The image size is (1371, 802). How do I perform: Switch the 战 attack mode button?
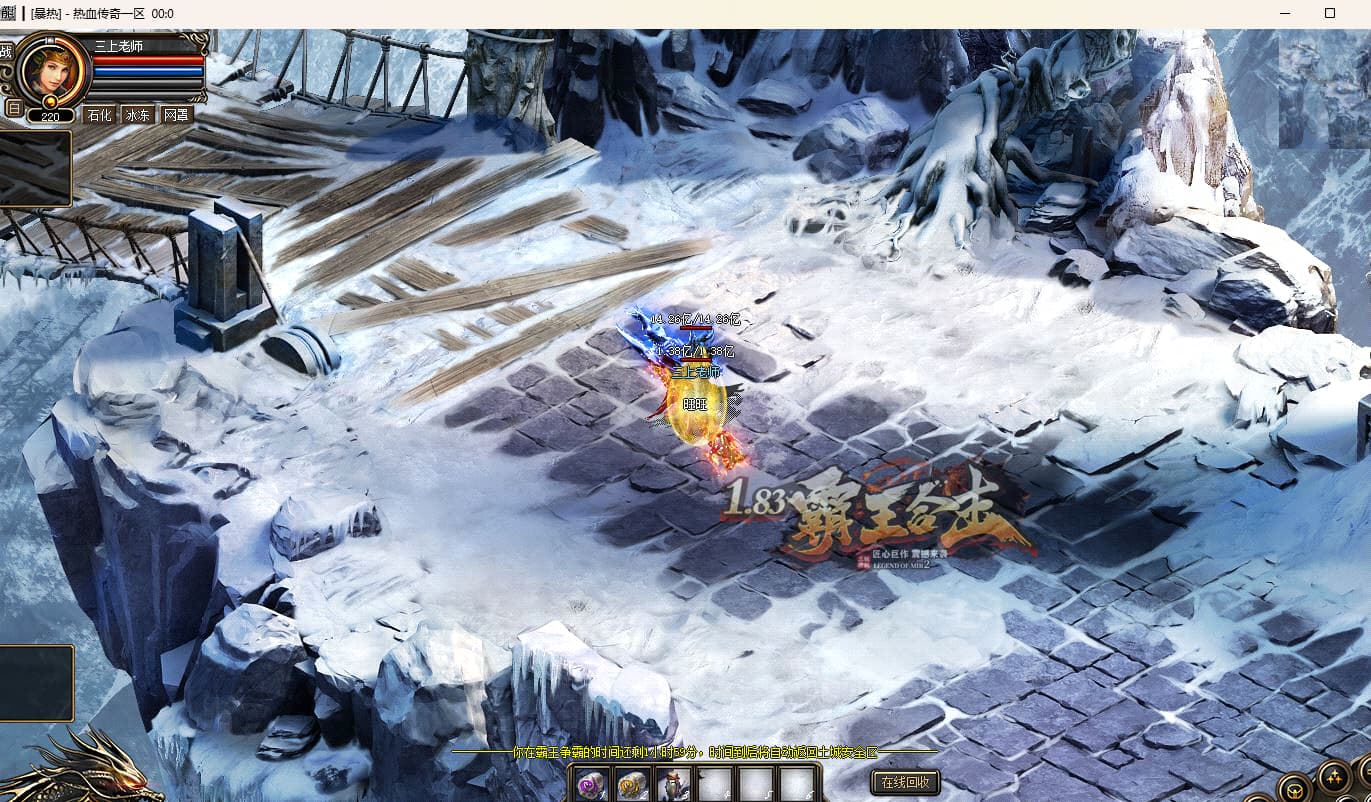click(7, 52)
